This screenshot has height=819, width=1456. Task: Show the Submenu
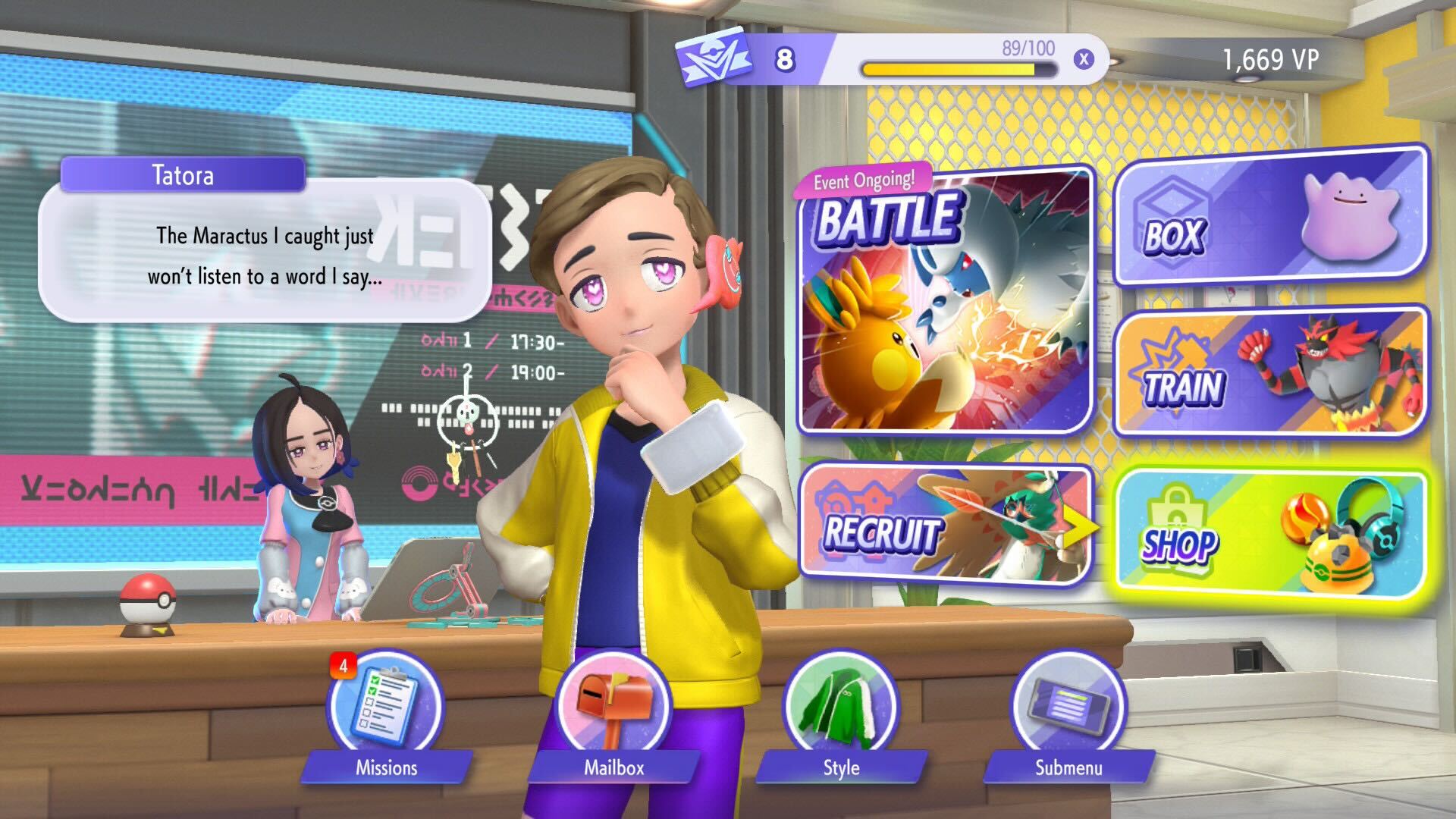pos(1068,709)
